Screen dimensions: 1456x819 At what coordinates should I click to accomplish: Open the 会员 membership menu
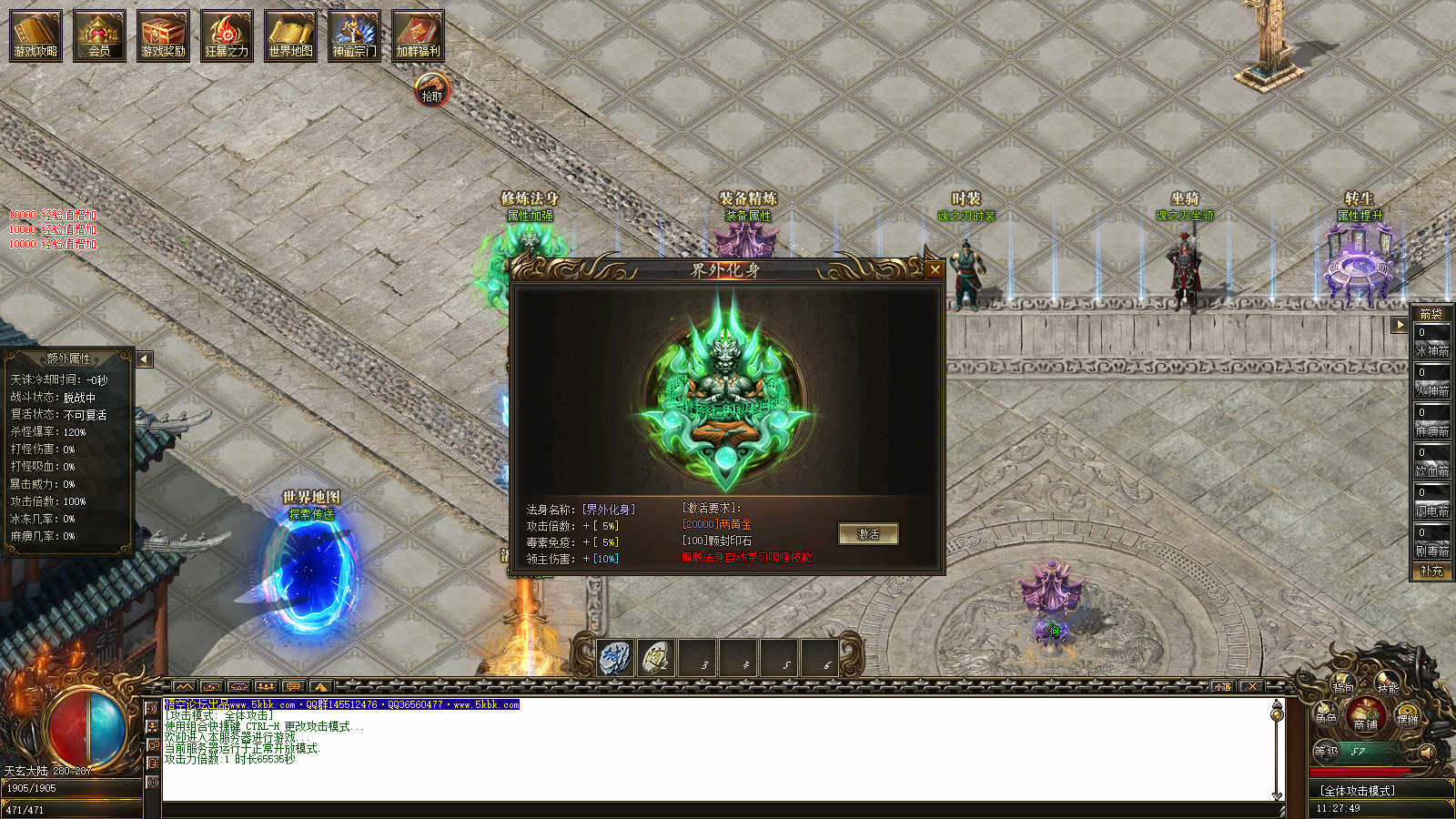click(99, 35)
